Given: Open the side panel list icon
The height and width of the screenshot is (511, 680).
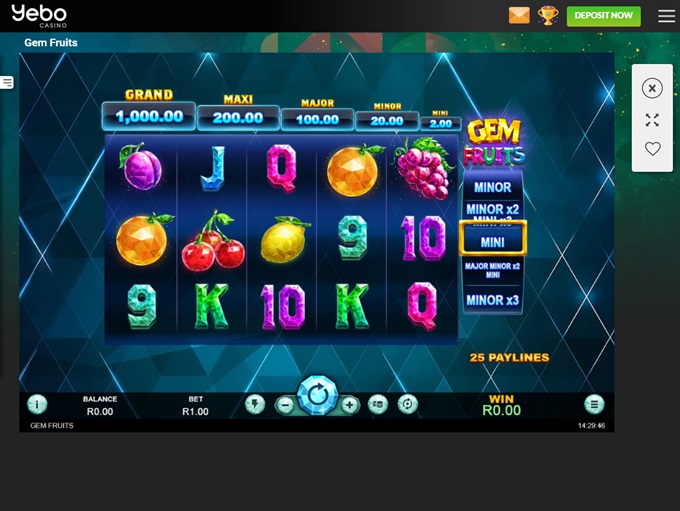Looking at the screenshot, I should pos(7,82).
